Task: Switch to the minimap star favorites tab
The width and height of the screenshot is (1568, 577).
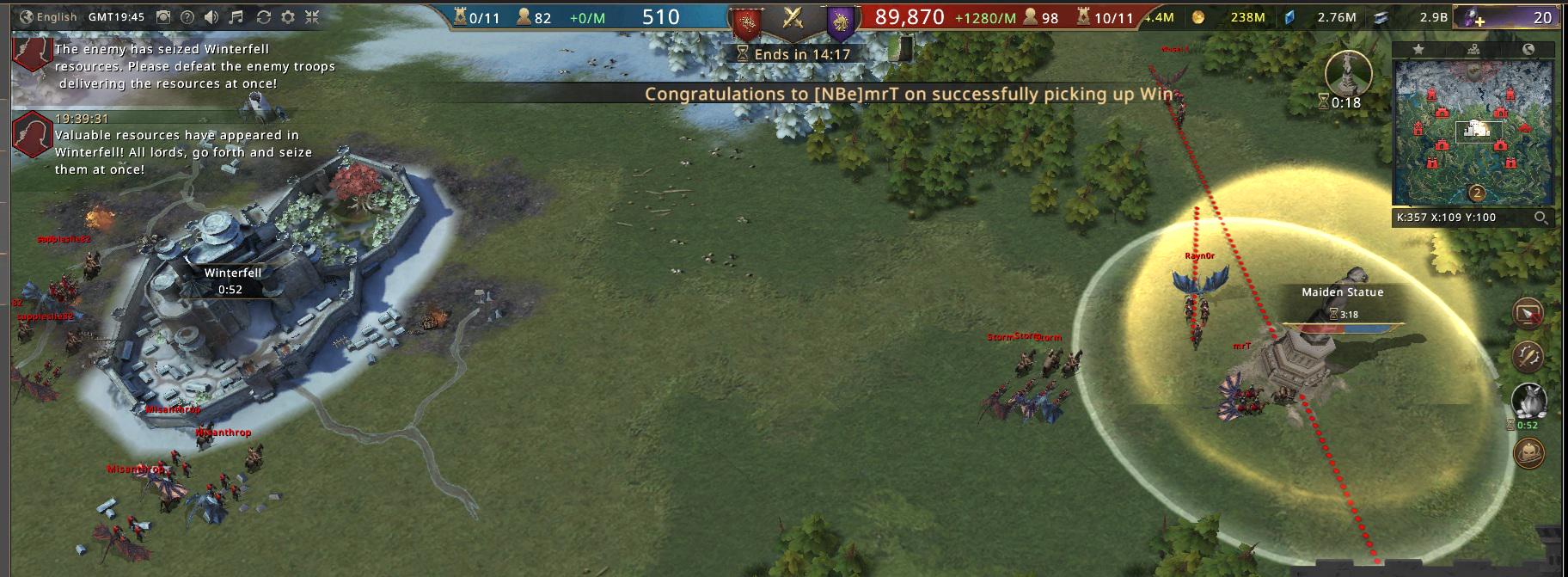Action: click(x=1418, y=49)
